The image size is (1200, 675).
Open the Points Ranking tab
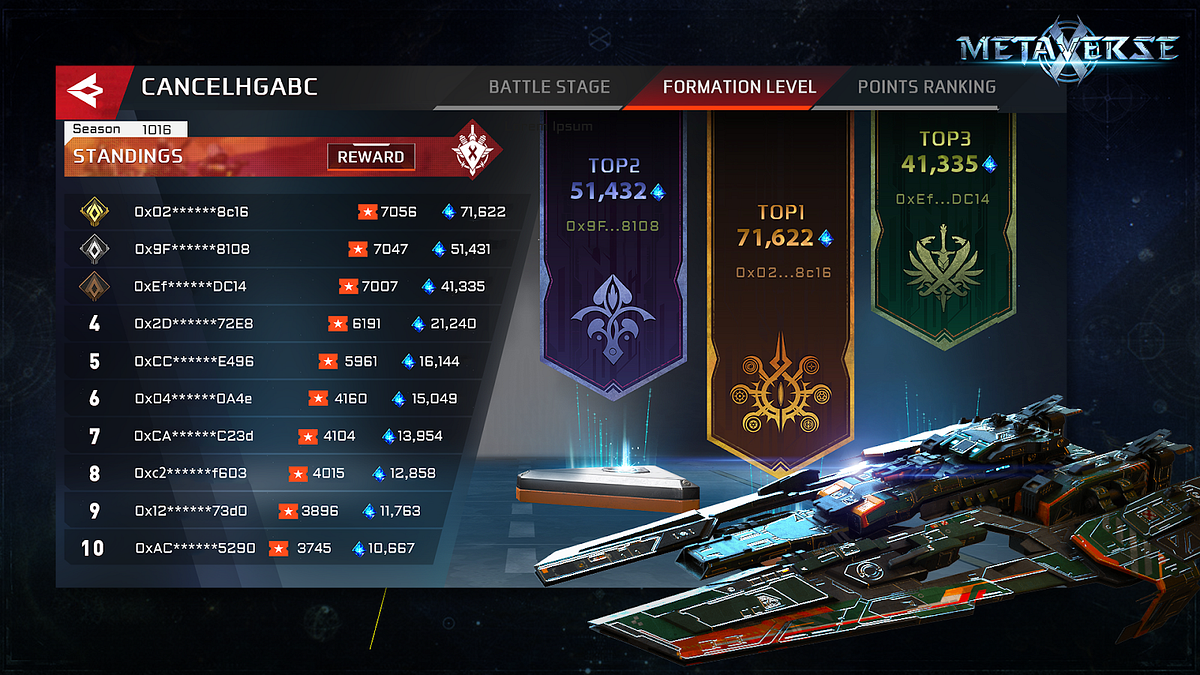click(926, 87)
